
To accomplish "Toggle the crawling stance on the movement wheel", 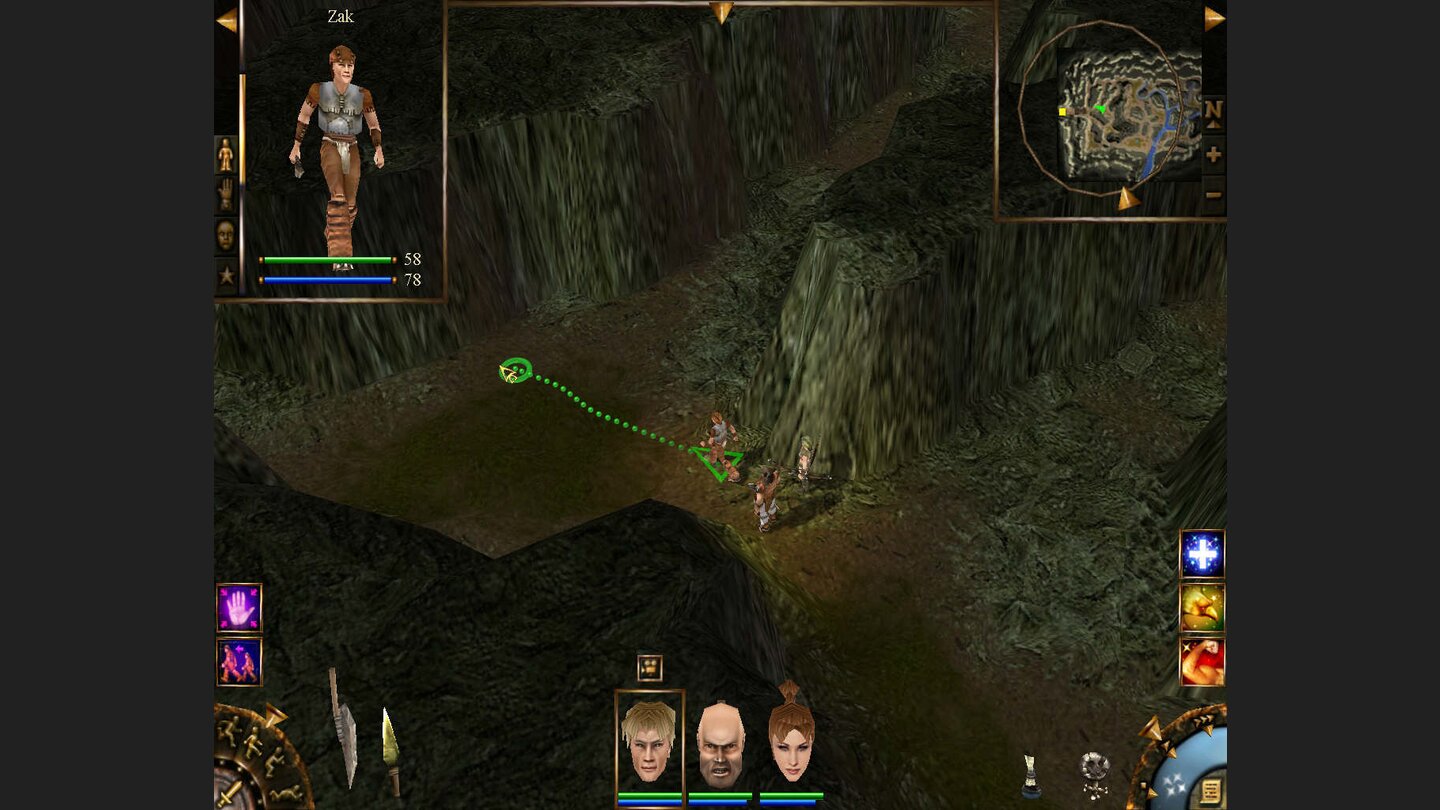I will click(287, 793).
